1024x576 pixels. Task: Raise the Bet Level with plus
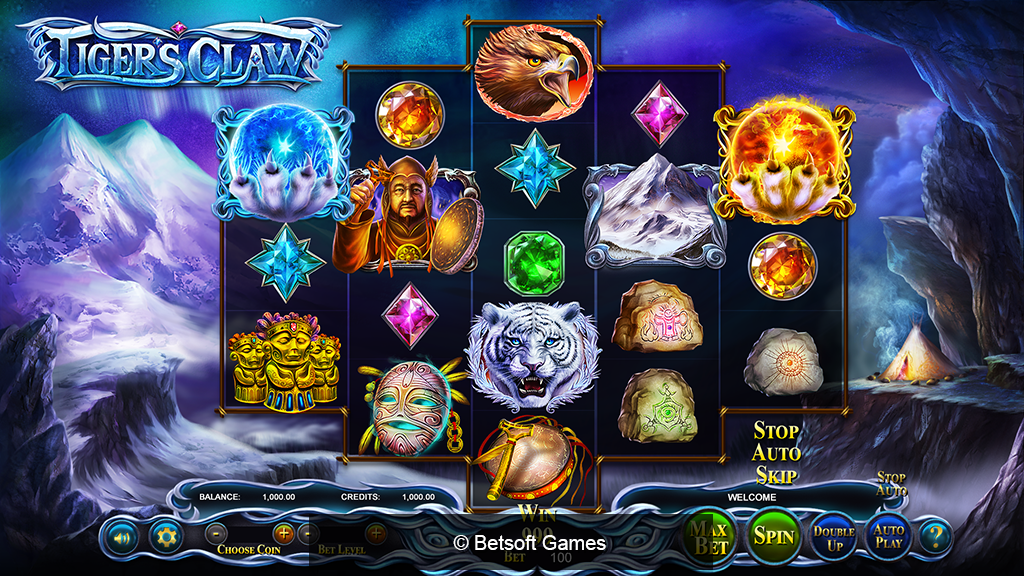pos(376,533)
